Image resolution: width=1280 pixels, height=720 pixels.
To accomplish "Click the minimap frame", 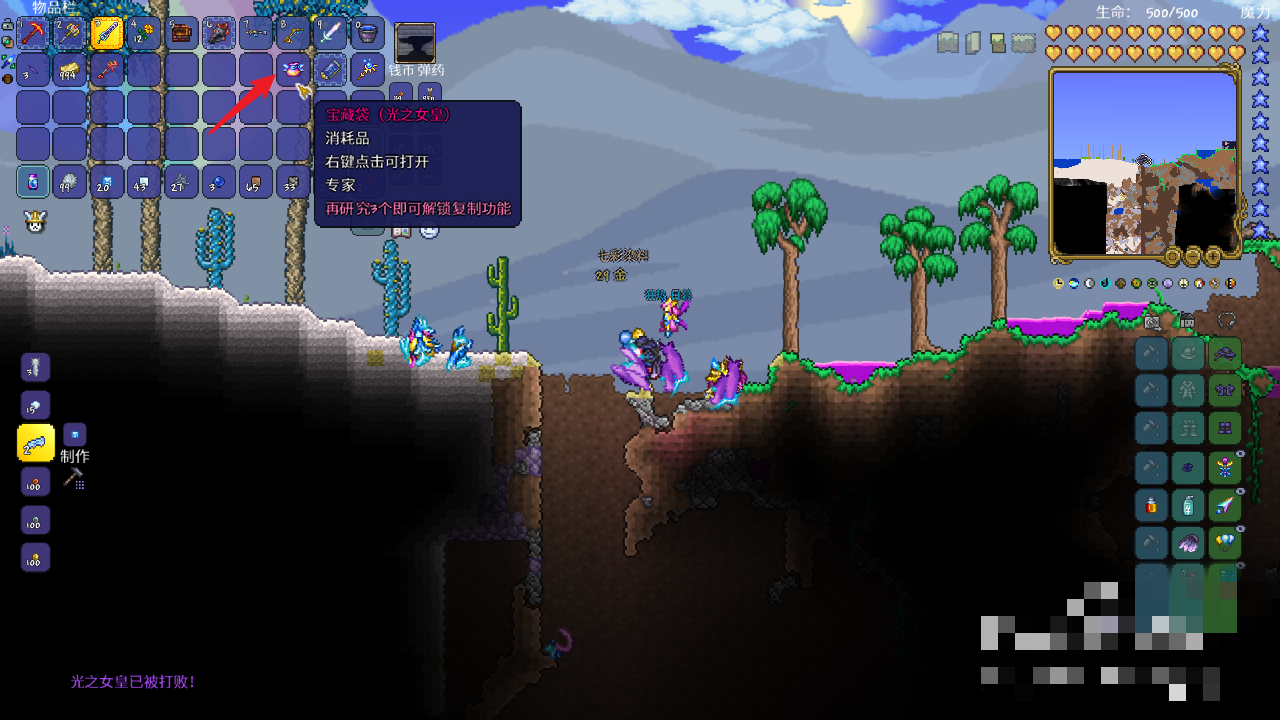I will pos(1145,162).
